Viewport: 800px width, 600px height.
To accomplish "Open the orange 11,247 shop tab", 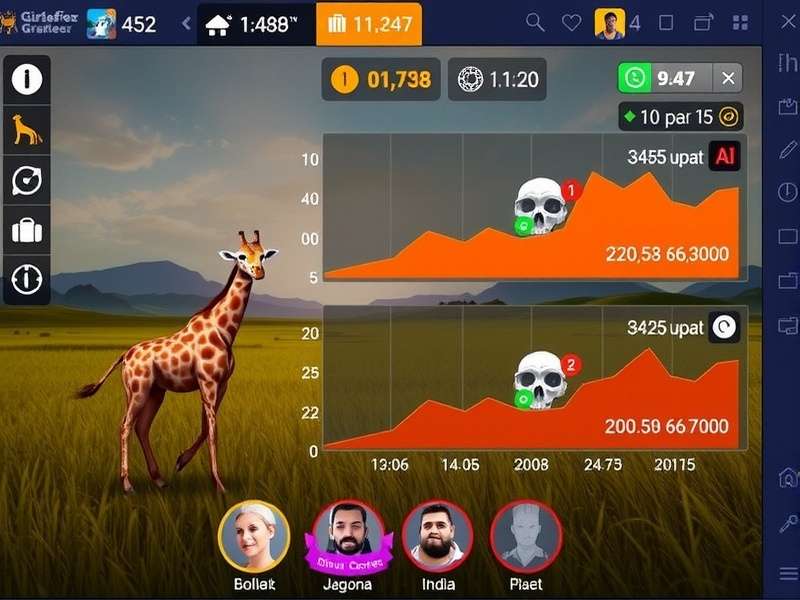I will click(x=368, y=25).
